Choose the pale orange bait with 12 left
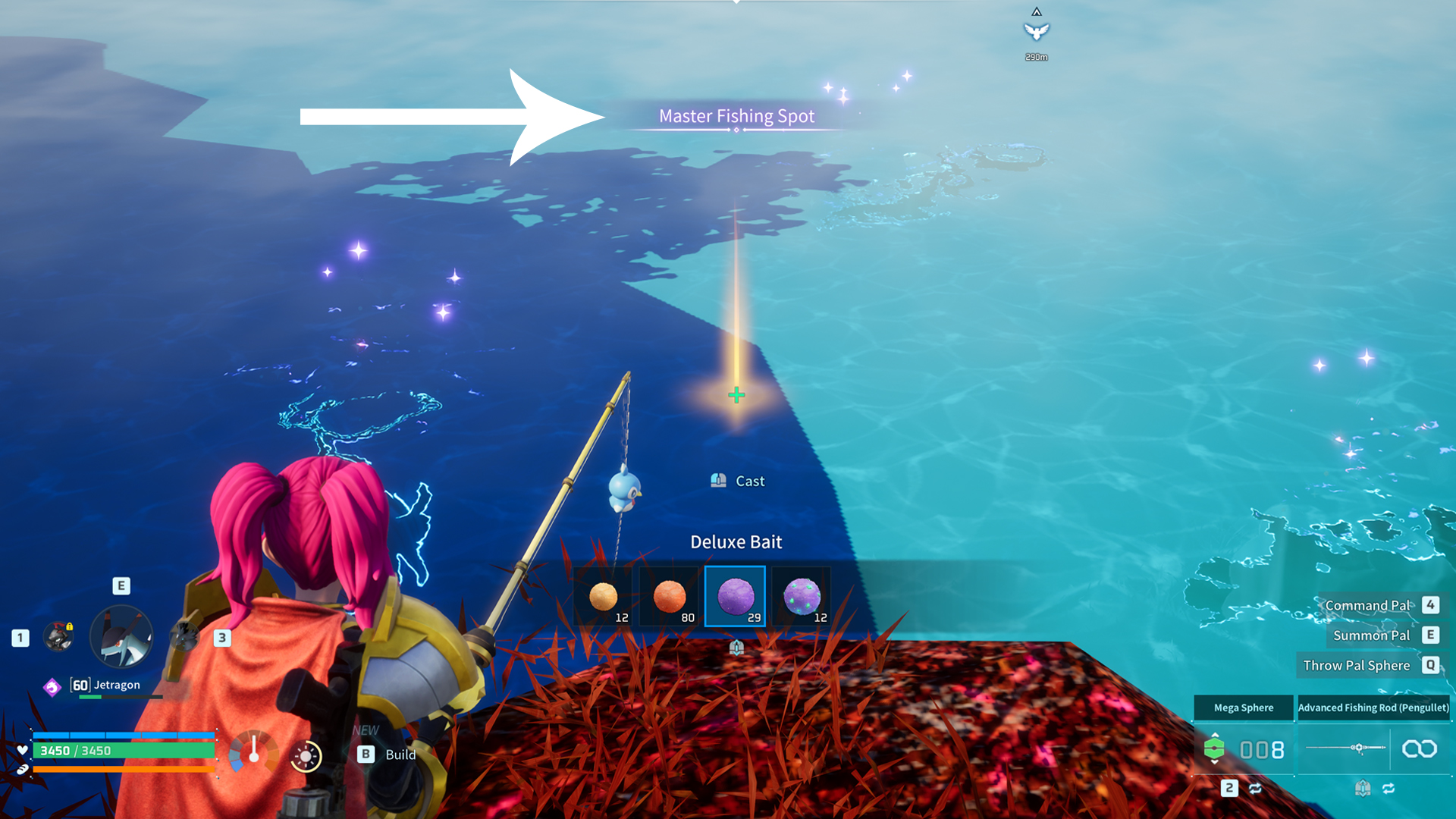 pyautogui.click(x=604, y=596)
